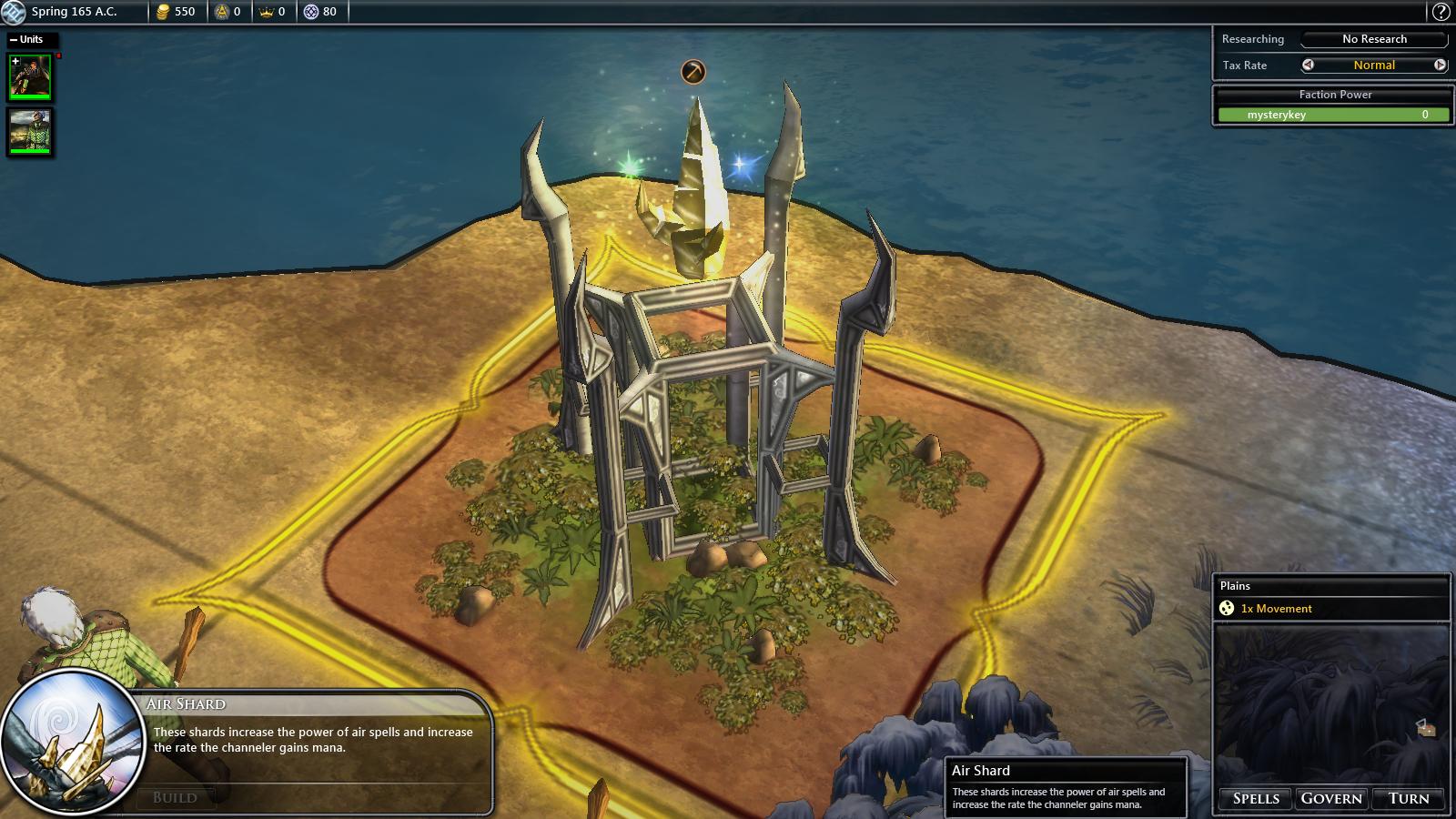Click the pickaxe build marker above the shard
The width and height of the screenshot is (1456, 819).
coord(693,71)
